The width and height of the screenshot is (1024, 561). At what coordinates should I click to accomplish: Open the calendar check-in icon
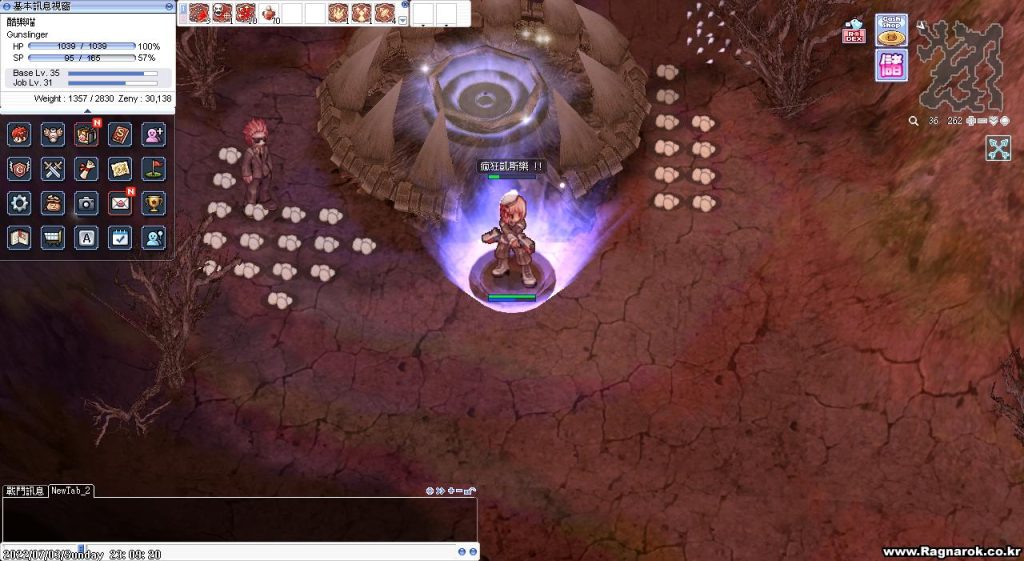tap(120, 237)
